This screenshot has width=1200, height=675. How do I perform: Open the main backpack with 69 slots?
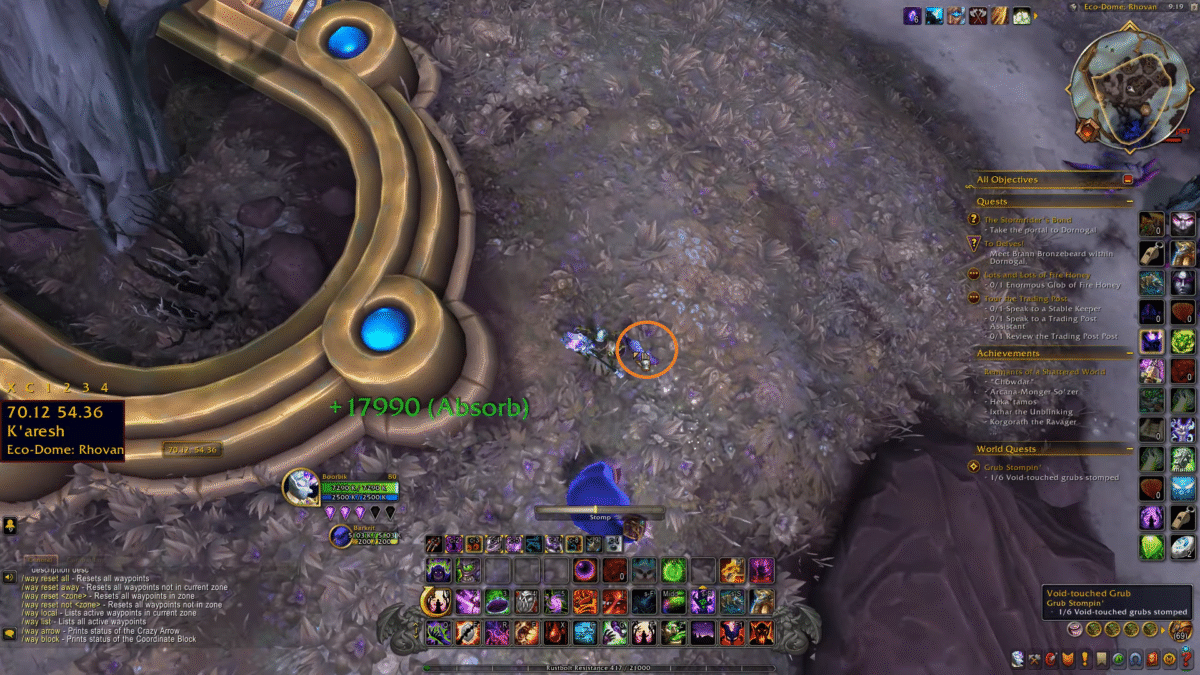click(x=1181, y=630)
